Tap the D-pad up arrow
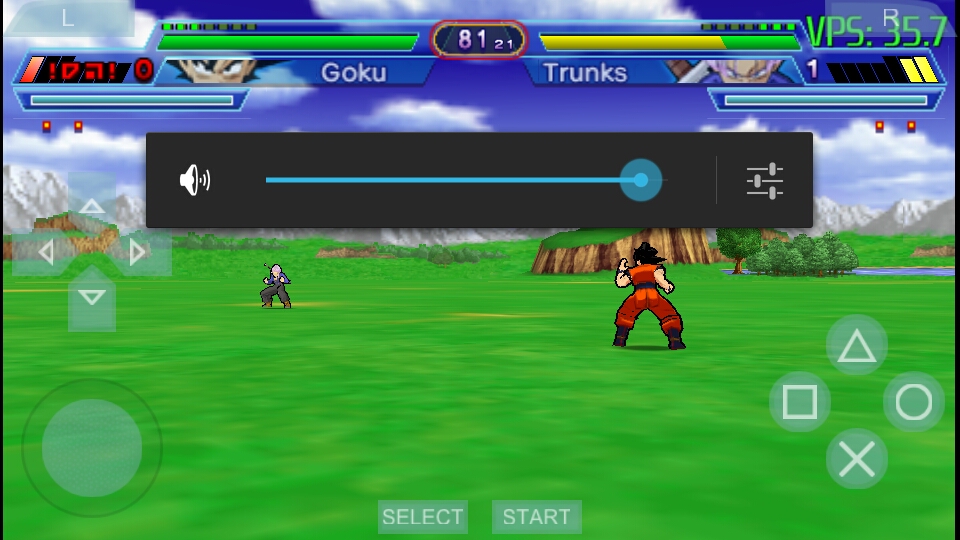The width and height of the screenshot is (960, 540). click(x=92, y=207)
